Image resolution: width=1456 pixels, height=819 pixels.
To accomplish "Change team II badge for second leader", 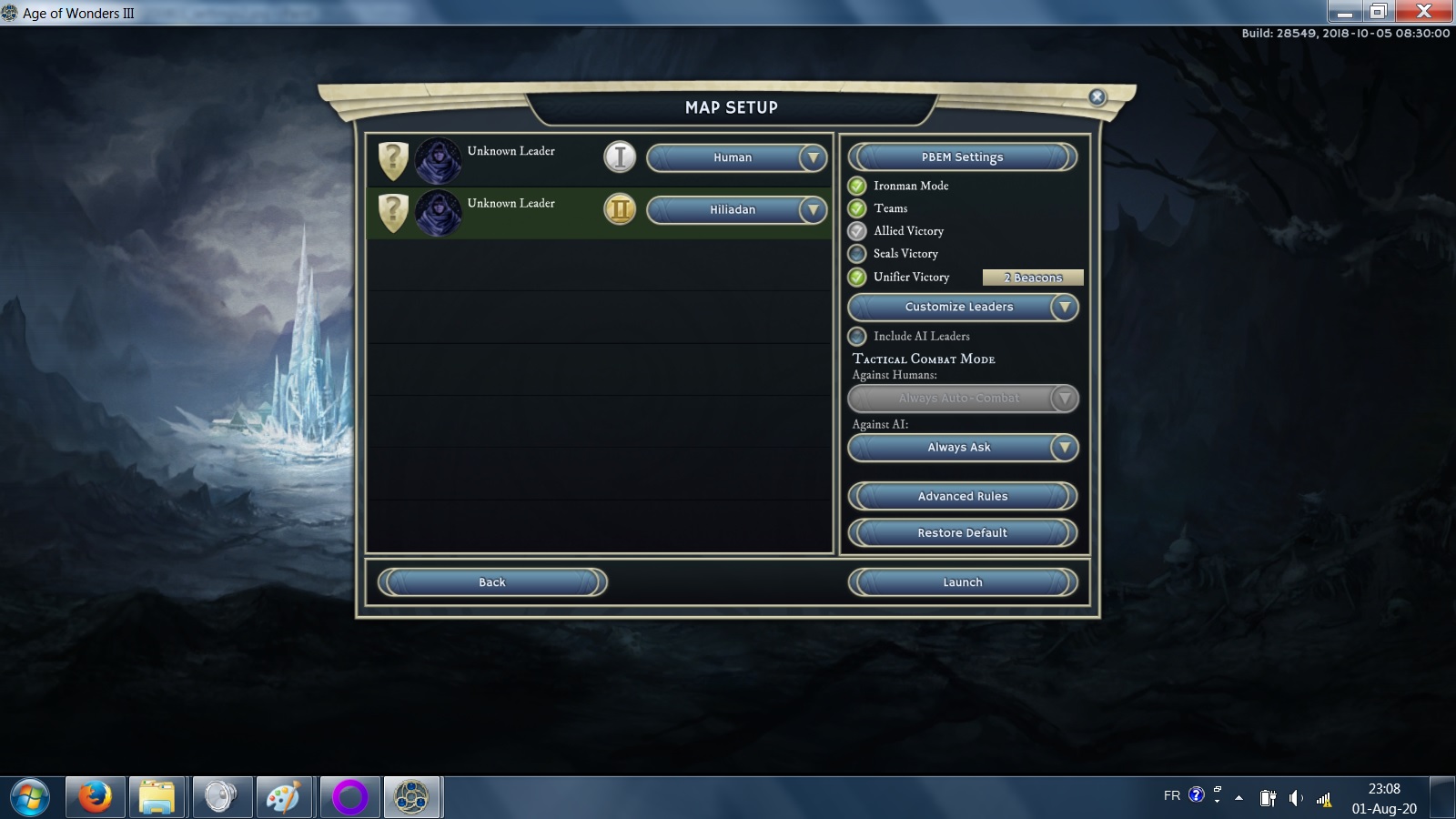I will 620,210.
